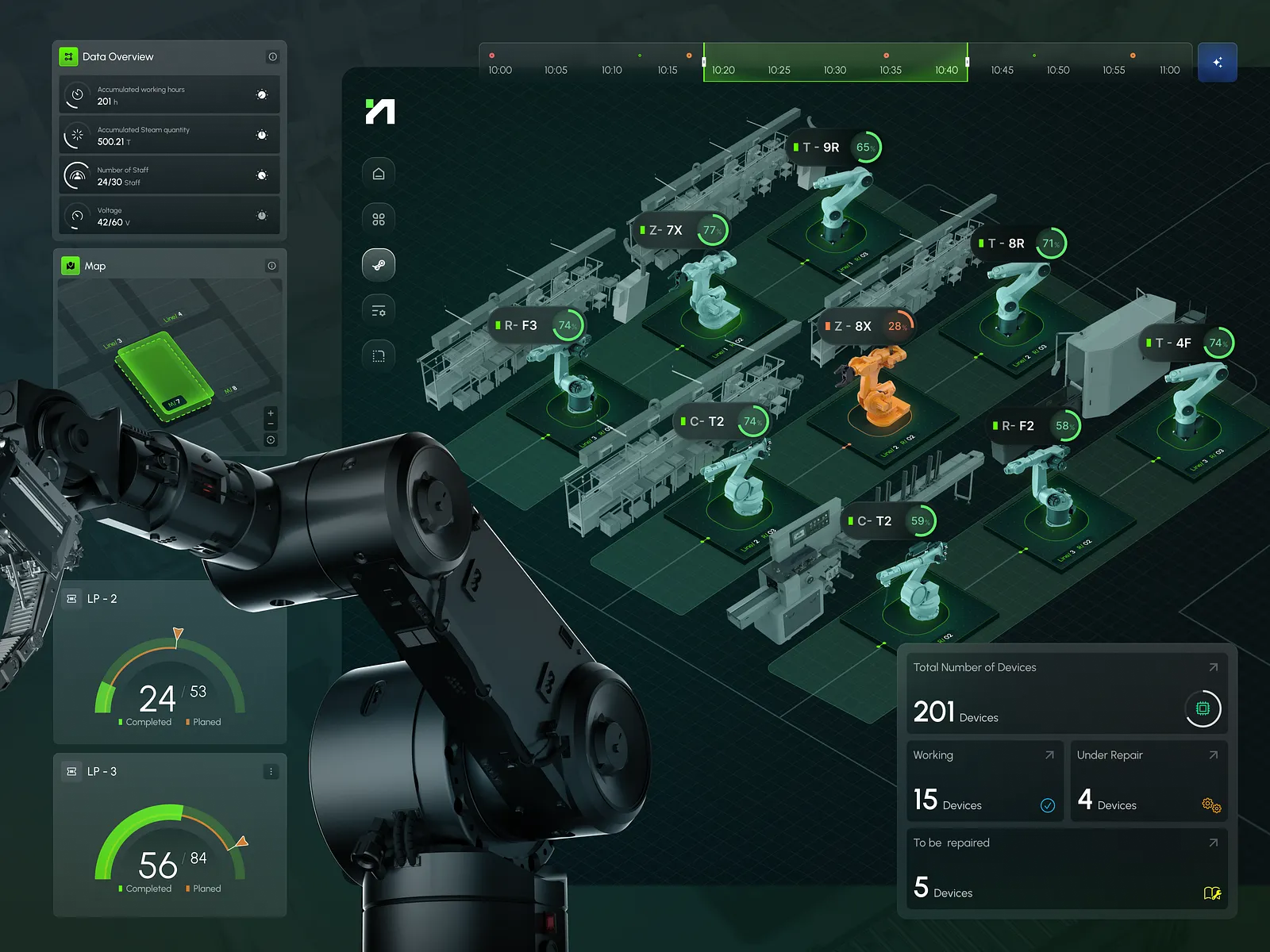Open the list settings sidebar icon
The height and width of the screenshot is (952, 1270).
379,310
